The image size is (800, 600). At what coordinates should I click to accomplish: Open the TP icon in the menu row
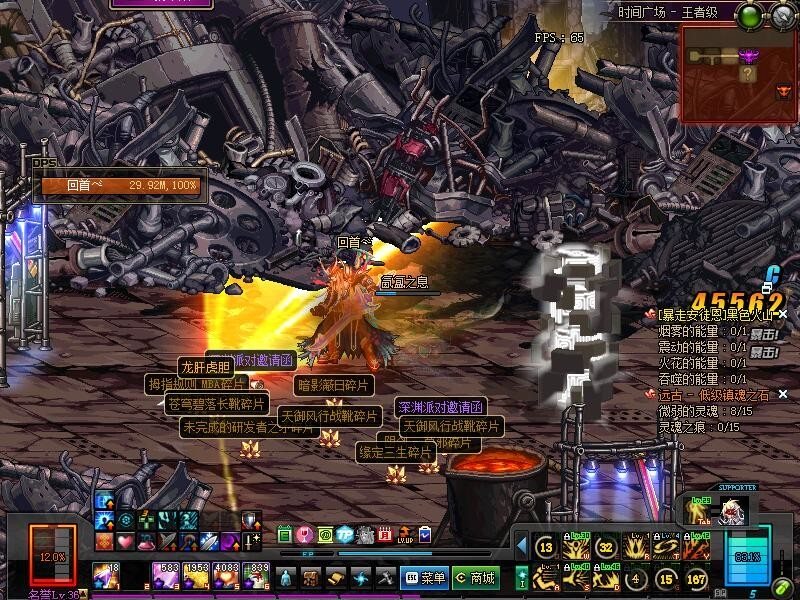click(345, 534)
